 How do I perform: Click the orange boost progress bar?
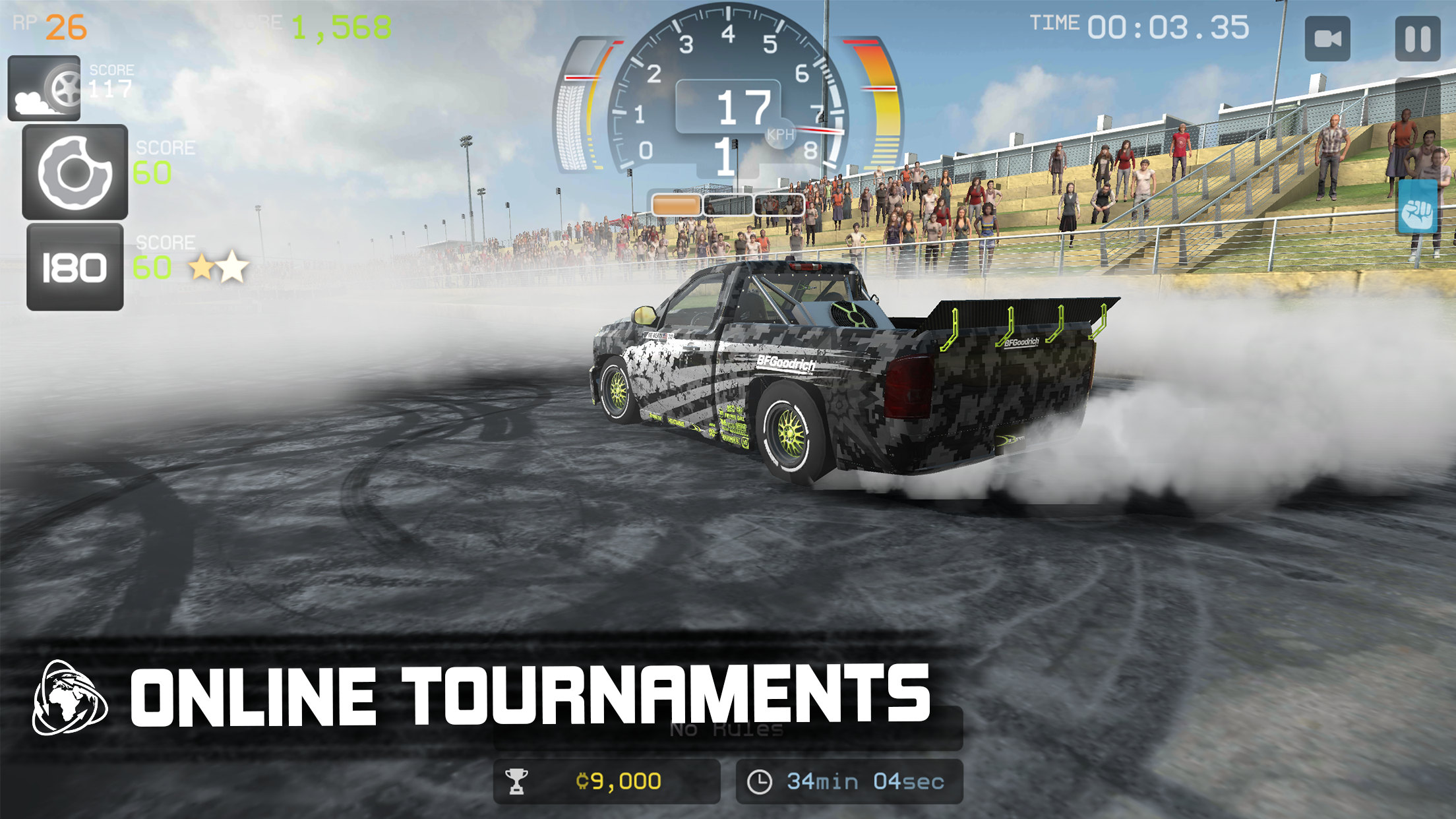pyautogui.click(x=675, y=204)
